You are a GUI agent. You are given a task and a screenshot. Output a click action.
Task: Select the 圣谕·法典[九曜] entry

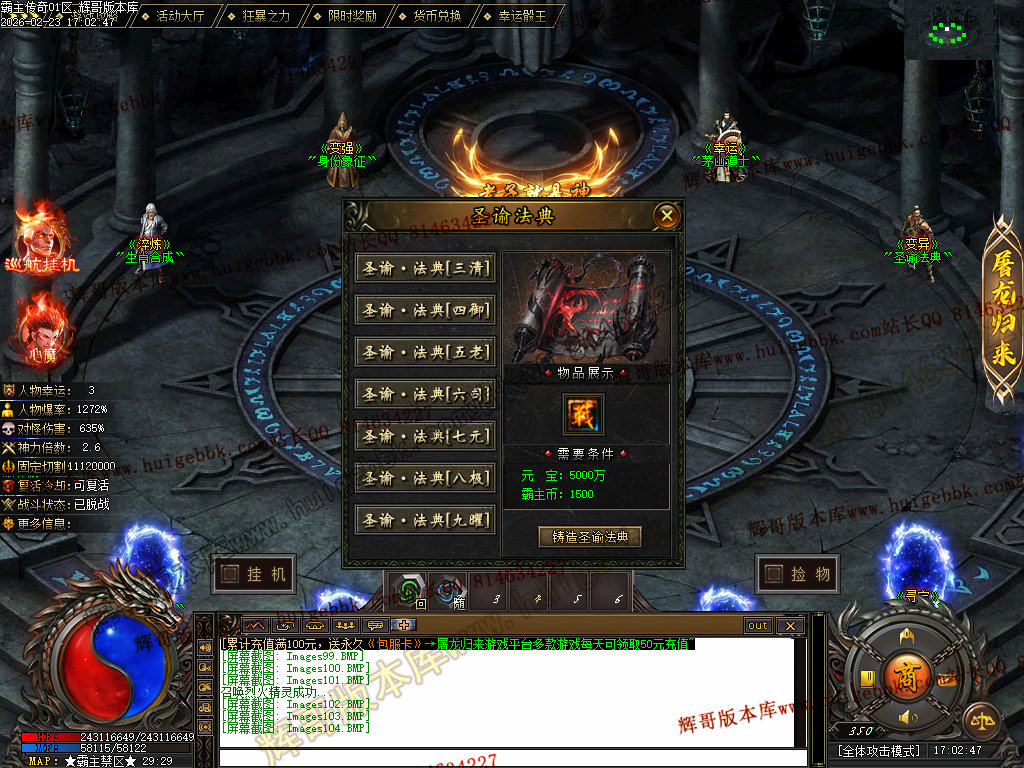(426, 520)
